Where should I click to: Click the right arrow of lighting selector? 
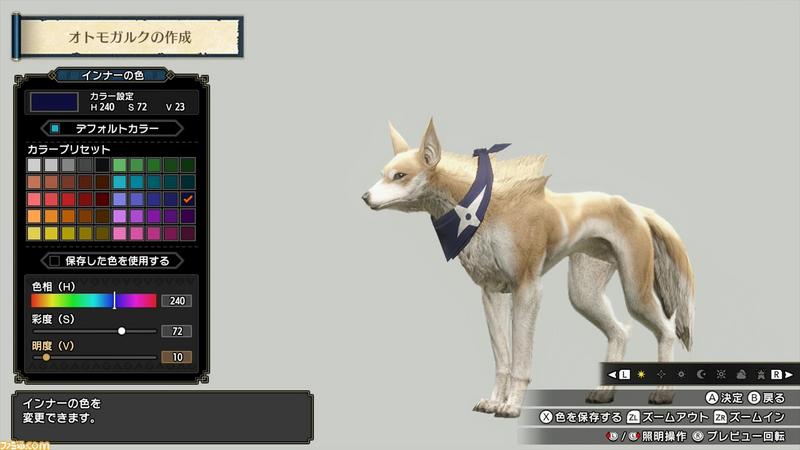coord(788,374)
